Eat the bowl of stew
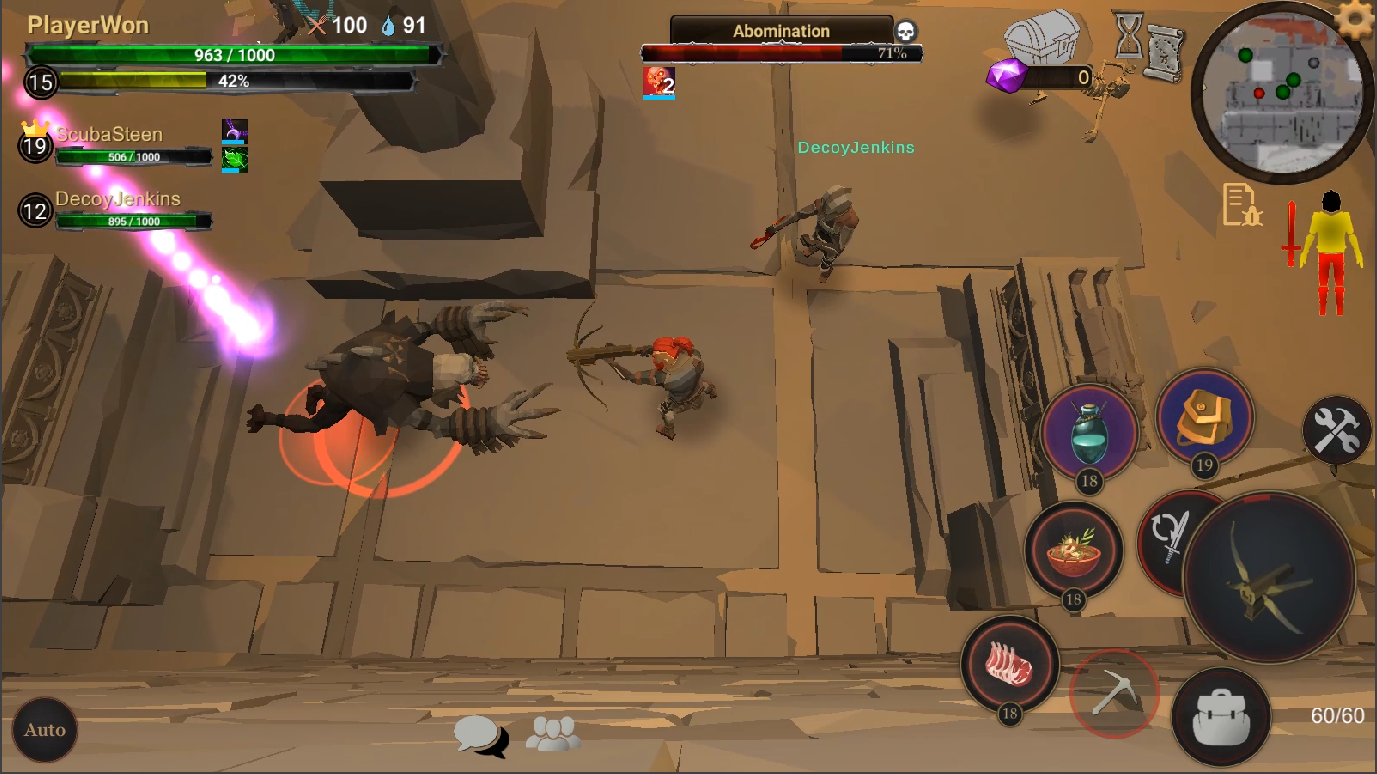This screenshot has width=1377, height=774. click(x=1073, y=550)
